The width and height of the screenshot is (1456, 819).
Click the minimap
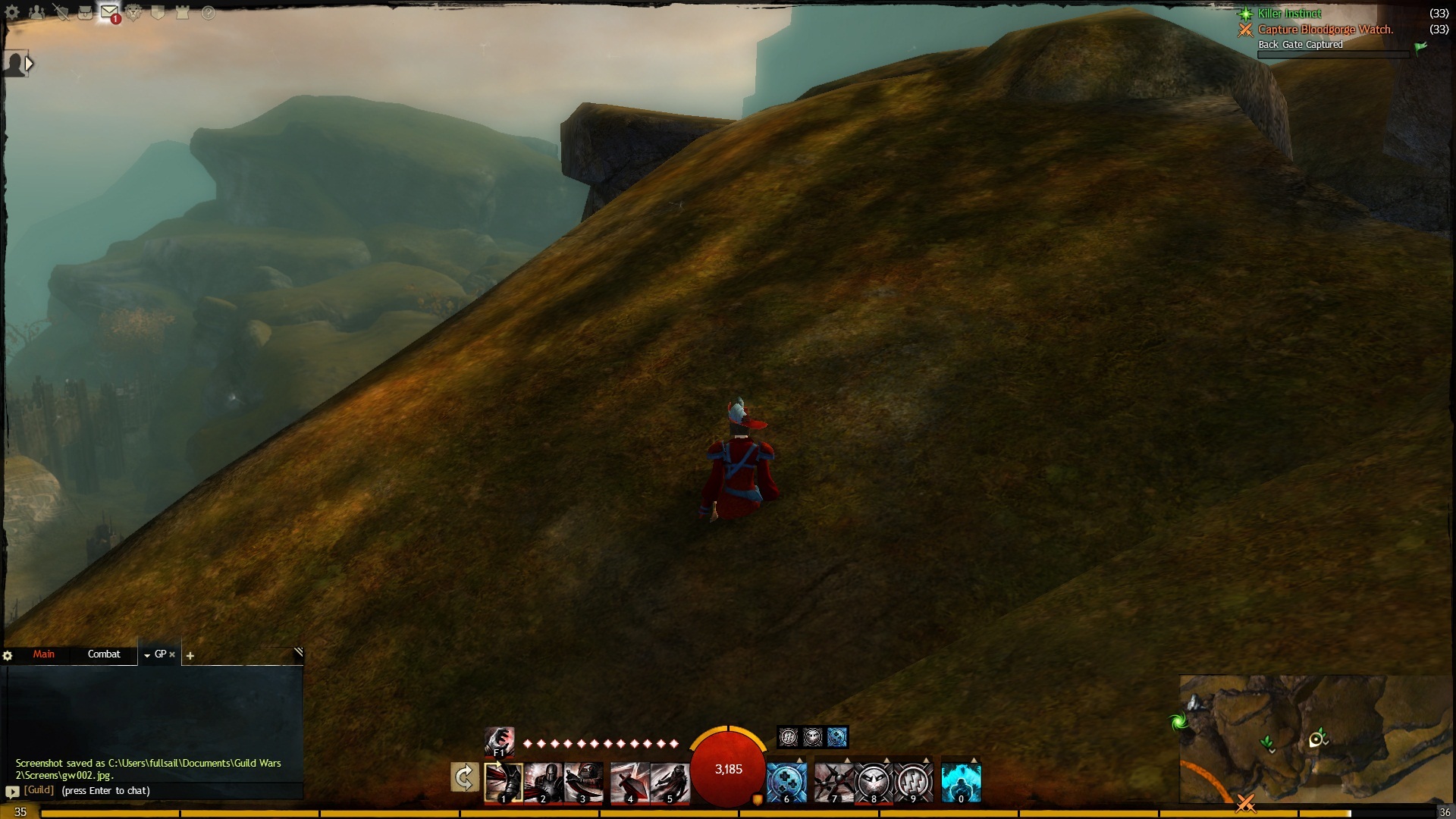pos(1316,739)
